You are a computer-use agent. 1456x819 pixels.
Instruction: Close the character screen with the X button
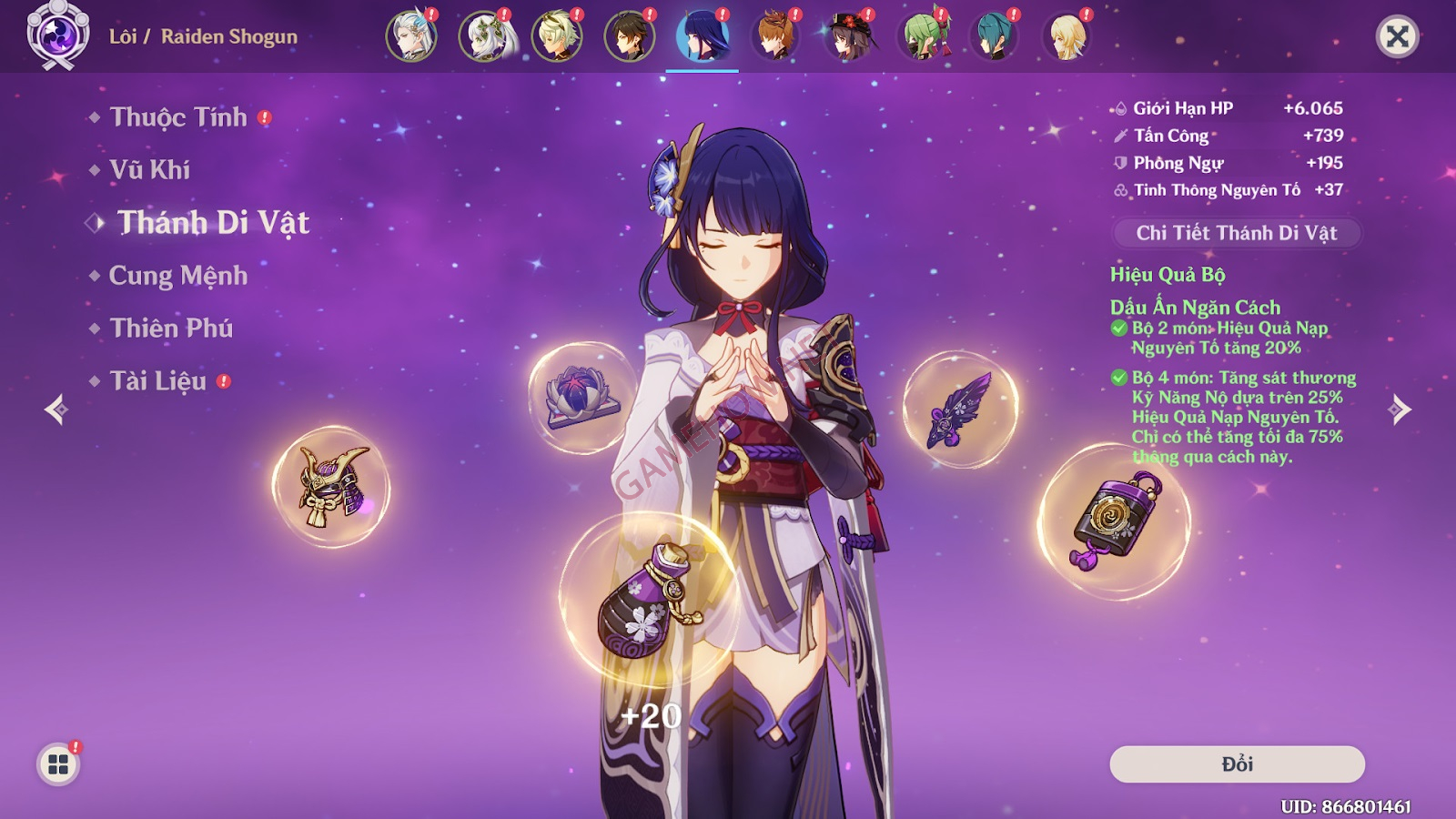click(1397, 37)
